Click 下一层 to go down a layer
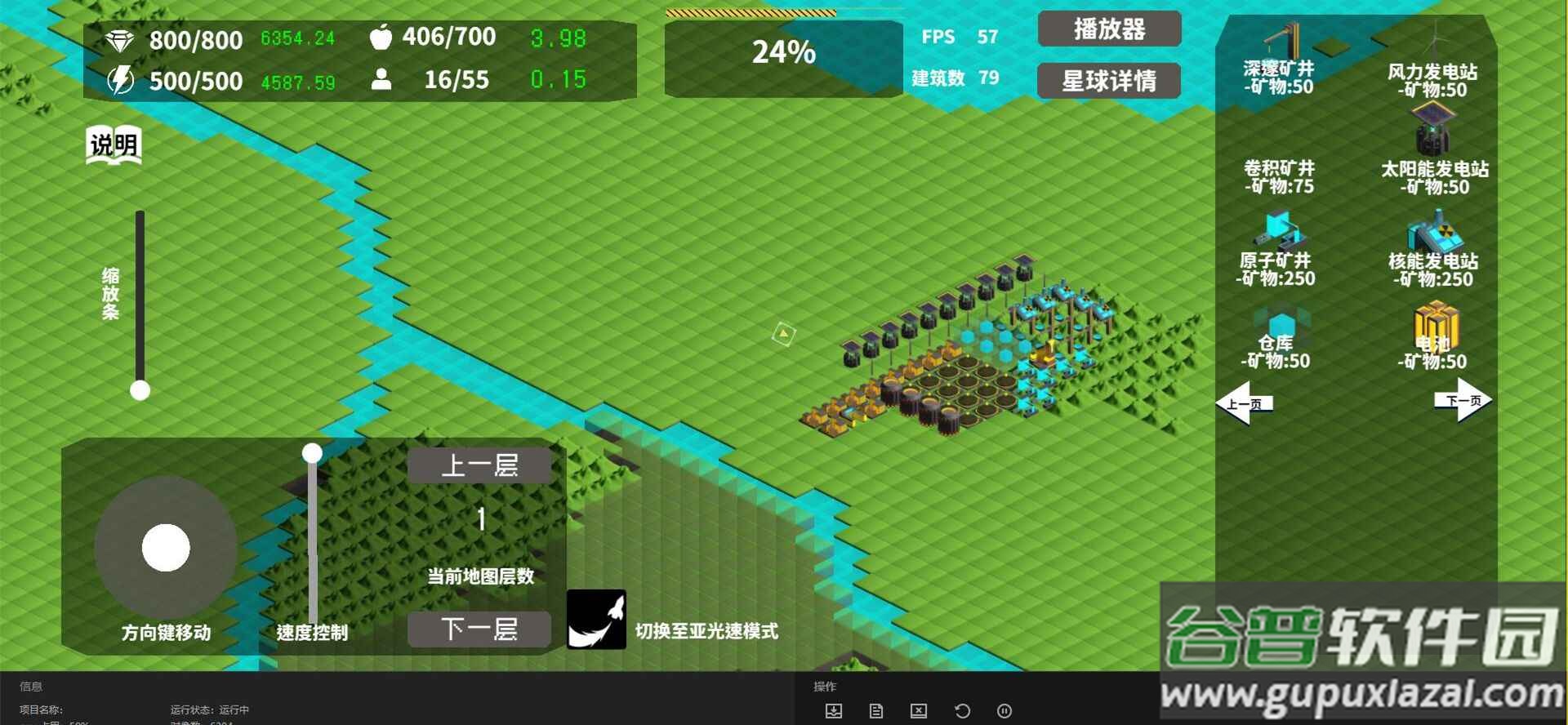 (480, 629)
